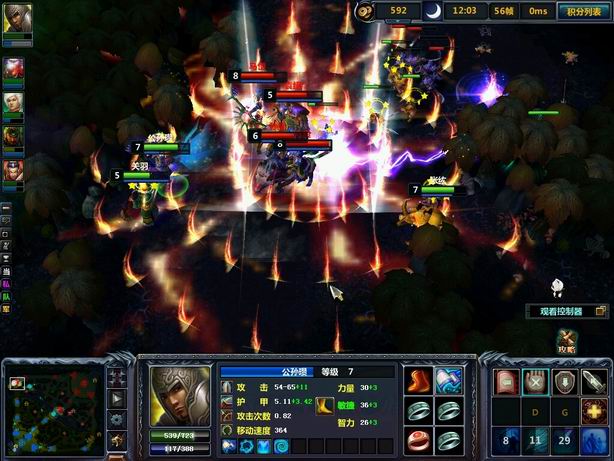
Task: Click the red move command button
Action: click(507, 381)
